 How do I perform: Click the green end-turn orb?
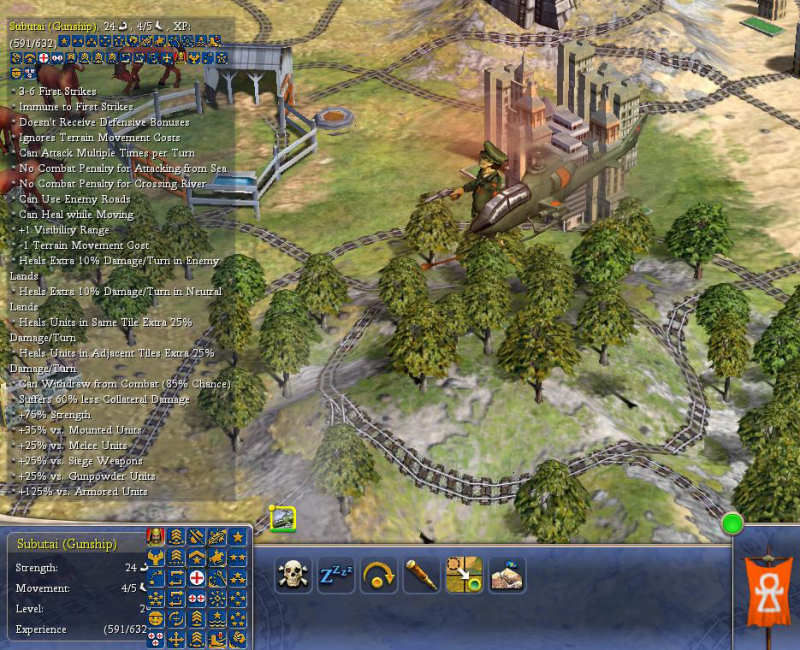pyautogui.click(x=733, y=523)
